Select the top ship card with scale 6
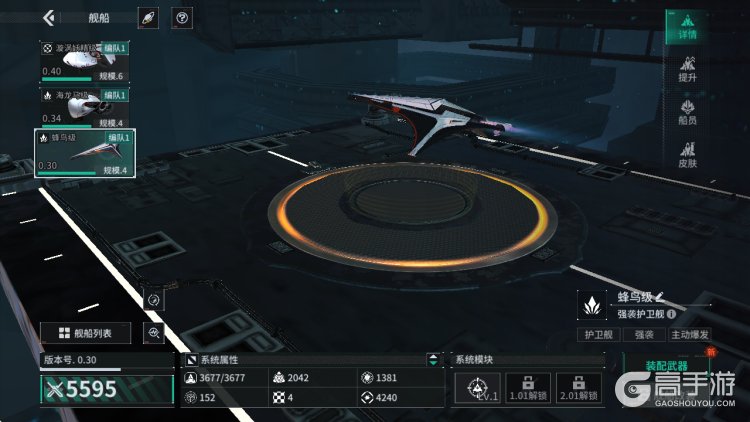The width and height of the screenshot is (750, 422). (85, 62)
